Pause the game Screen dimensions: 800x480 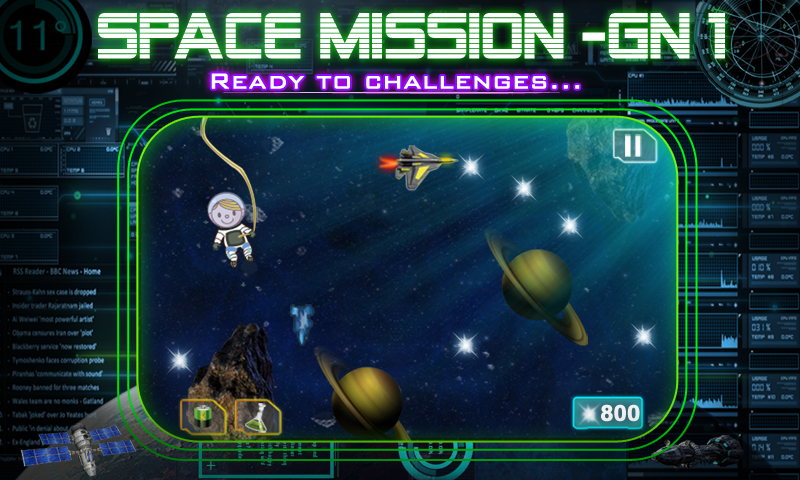coord(631,146)
